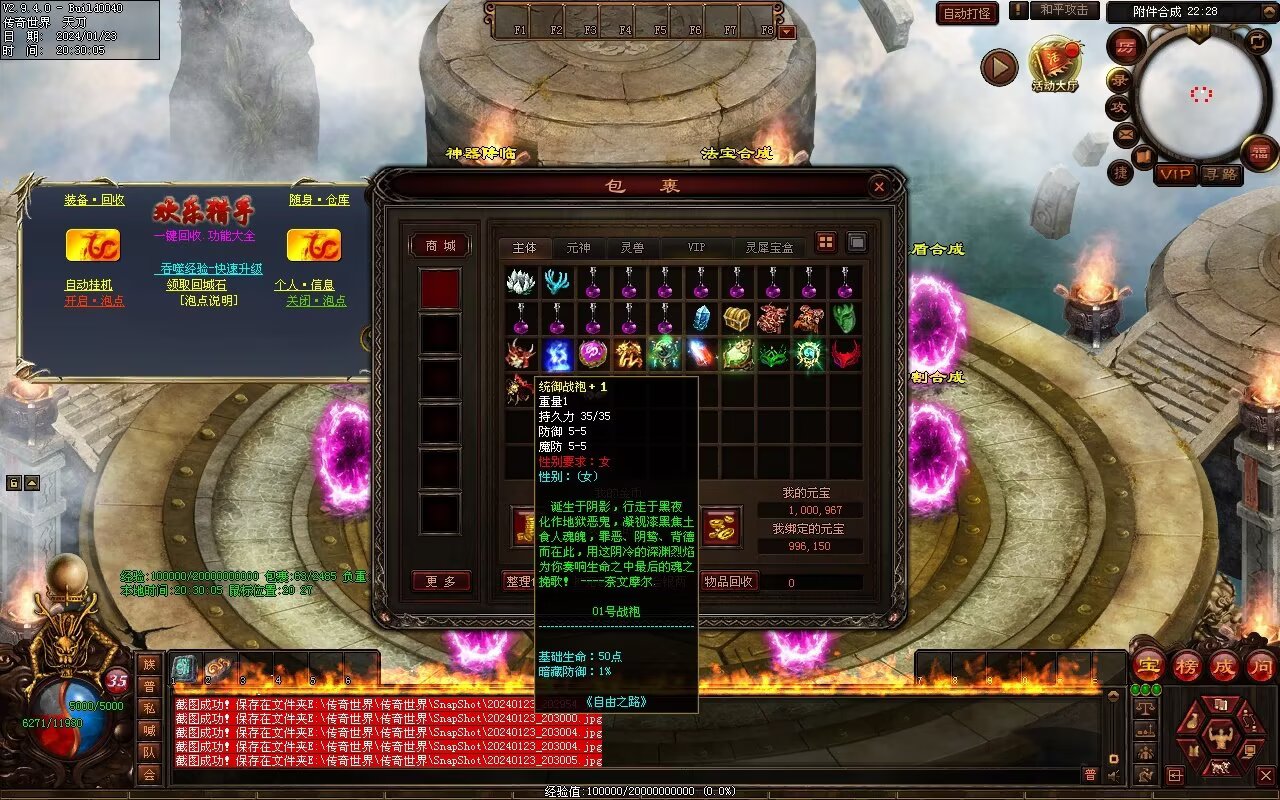
Task: Open the 随身·仓库 portable warehouse link
Action: tap(319, 200)
